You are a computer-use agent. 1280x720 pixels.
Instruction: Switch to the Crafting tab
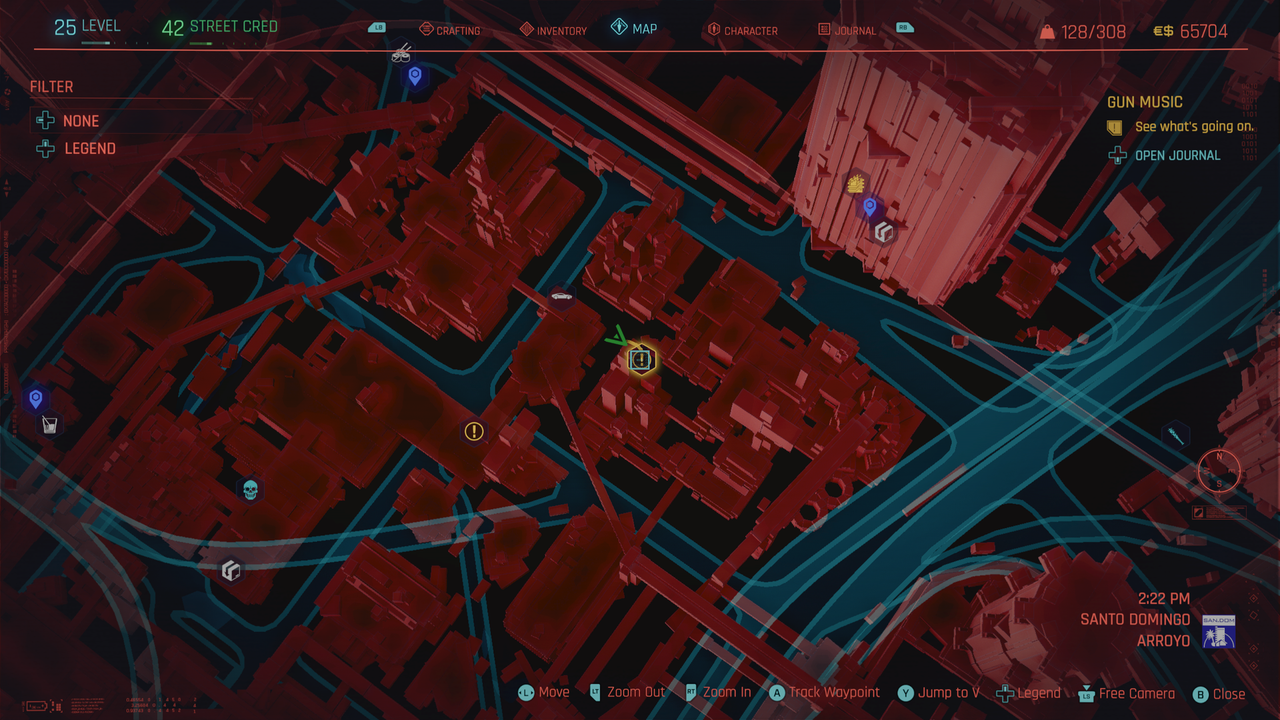[x=450, y=30]
